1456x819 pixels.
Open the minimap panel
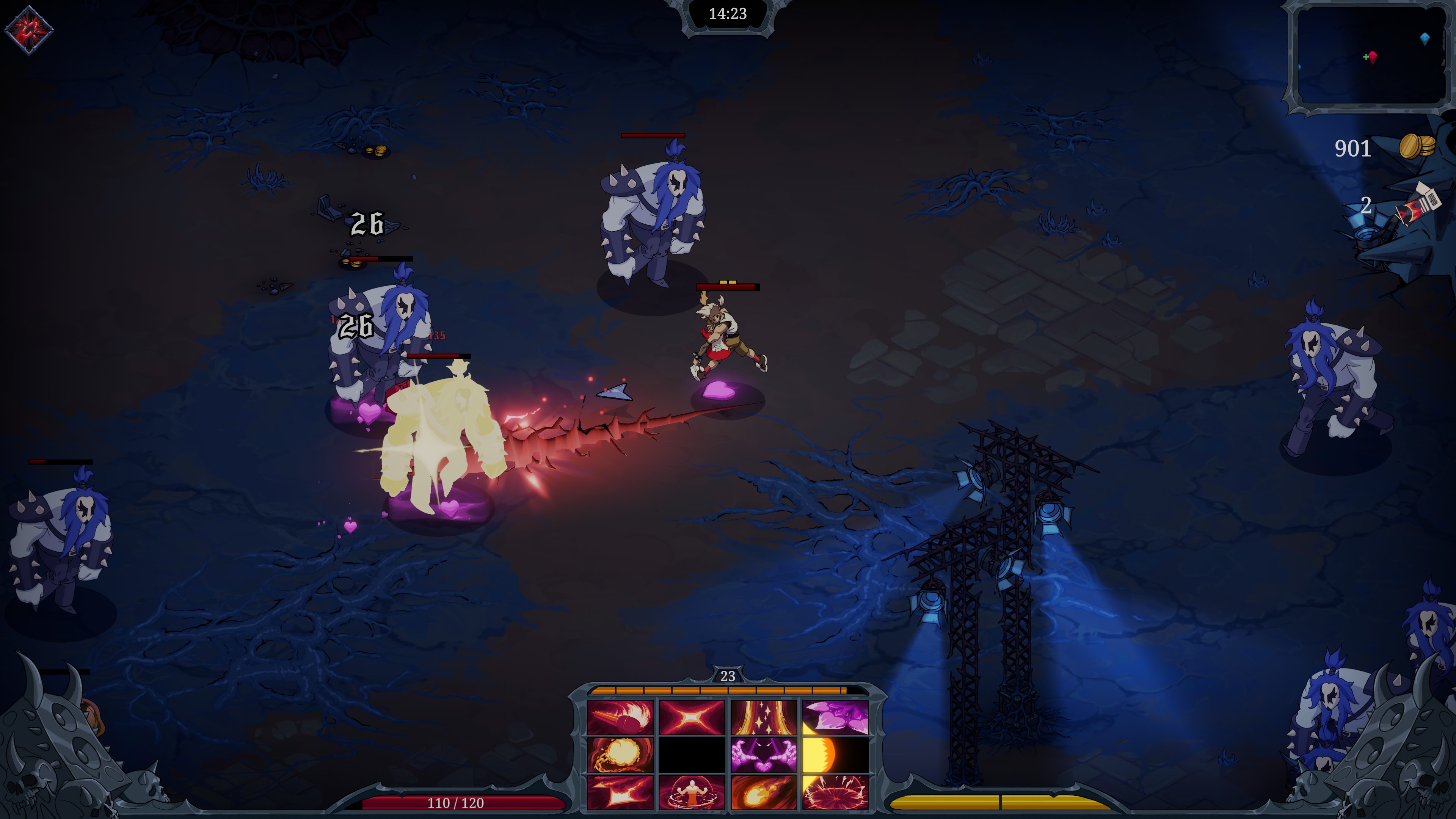pyautogui.click(x=1371, y=56)
